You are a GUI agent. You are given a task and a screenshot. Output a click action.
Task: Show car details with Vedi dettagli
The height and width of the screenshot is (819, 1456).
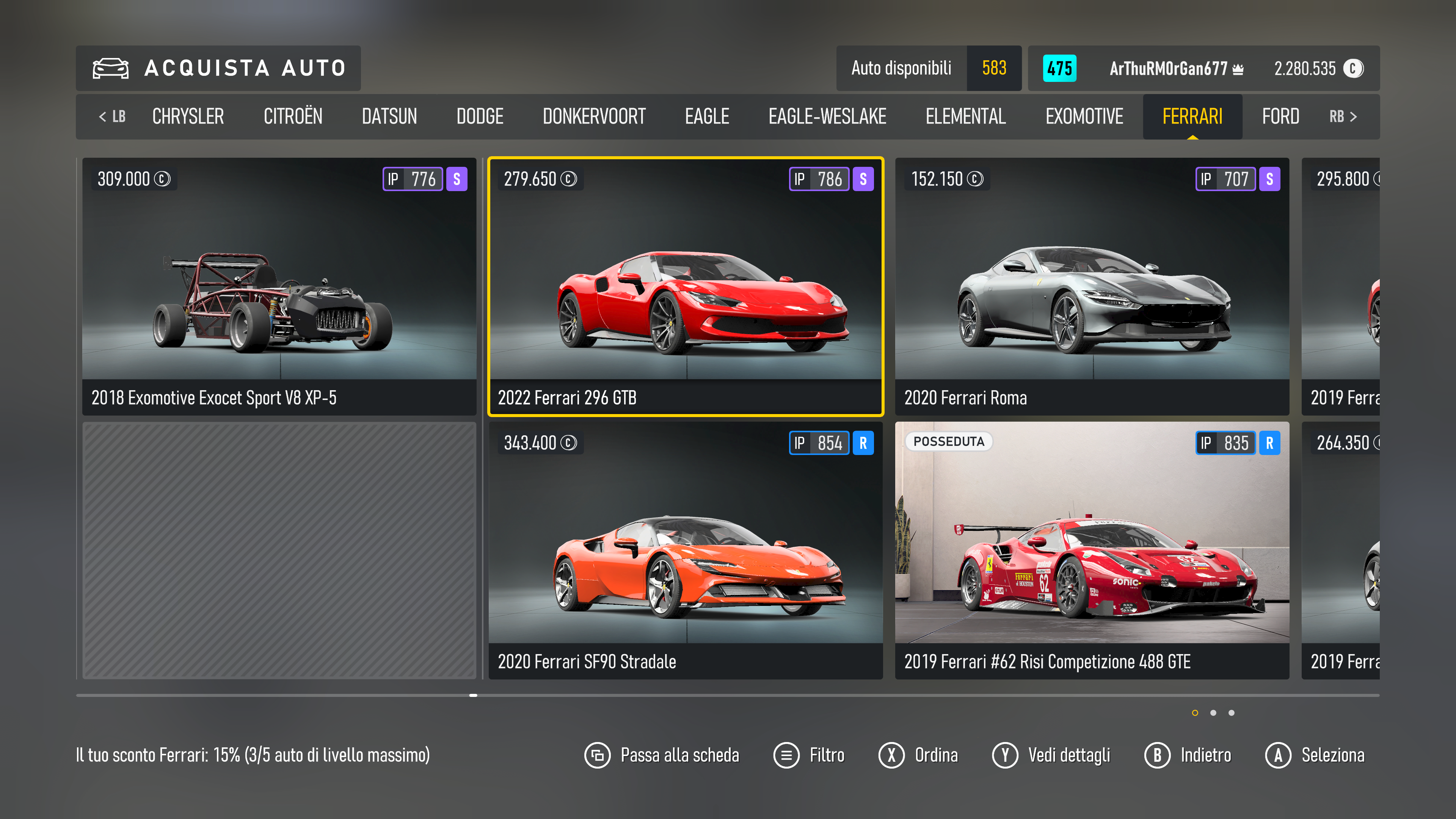point(1051,755)
